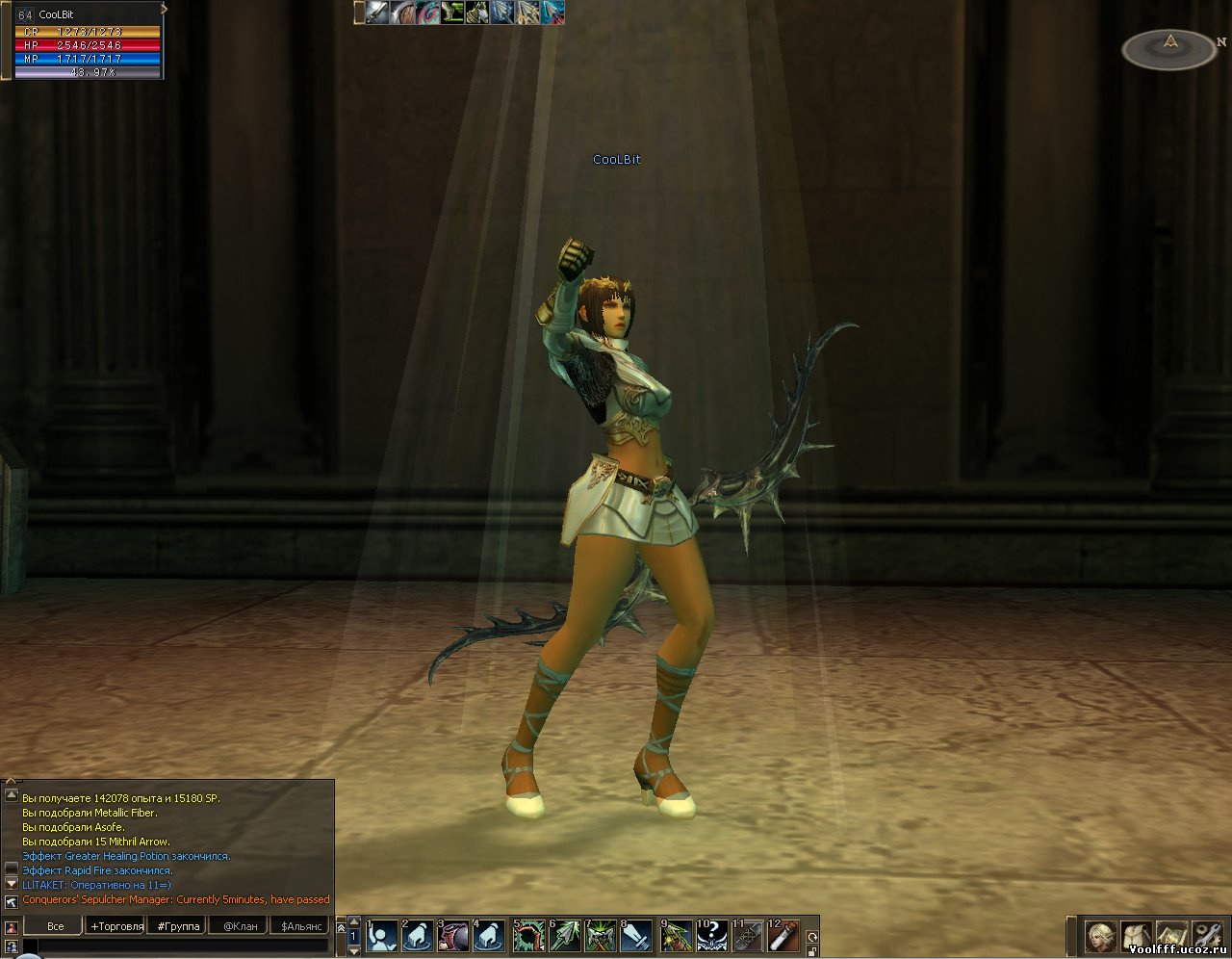Switch hotbar page with the up arrow
The width and height of the screenshot is (1232, 959).
click(353, 923)
